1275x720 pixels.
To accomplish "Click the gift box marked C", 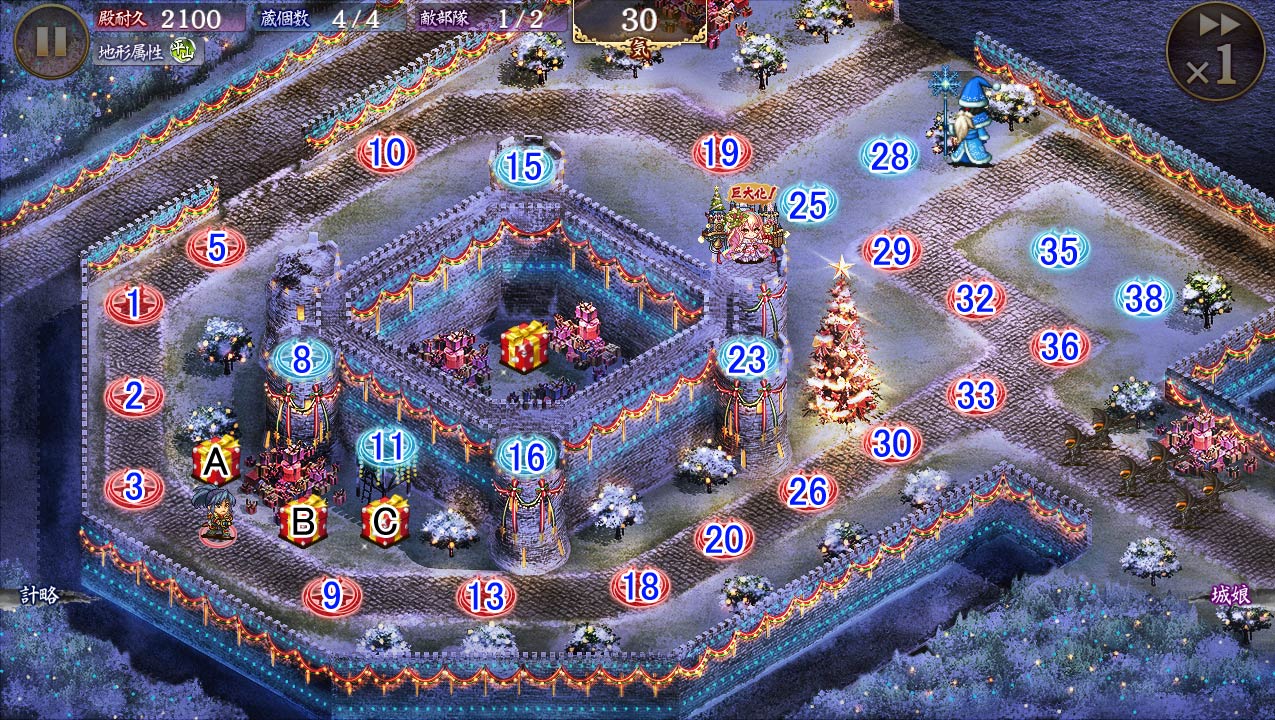I will pyautogui.click(x=385, y=519).
